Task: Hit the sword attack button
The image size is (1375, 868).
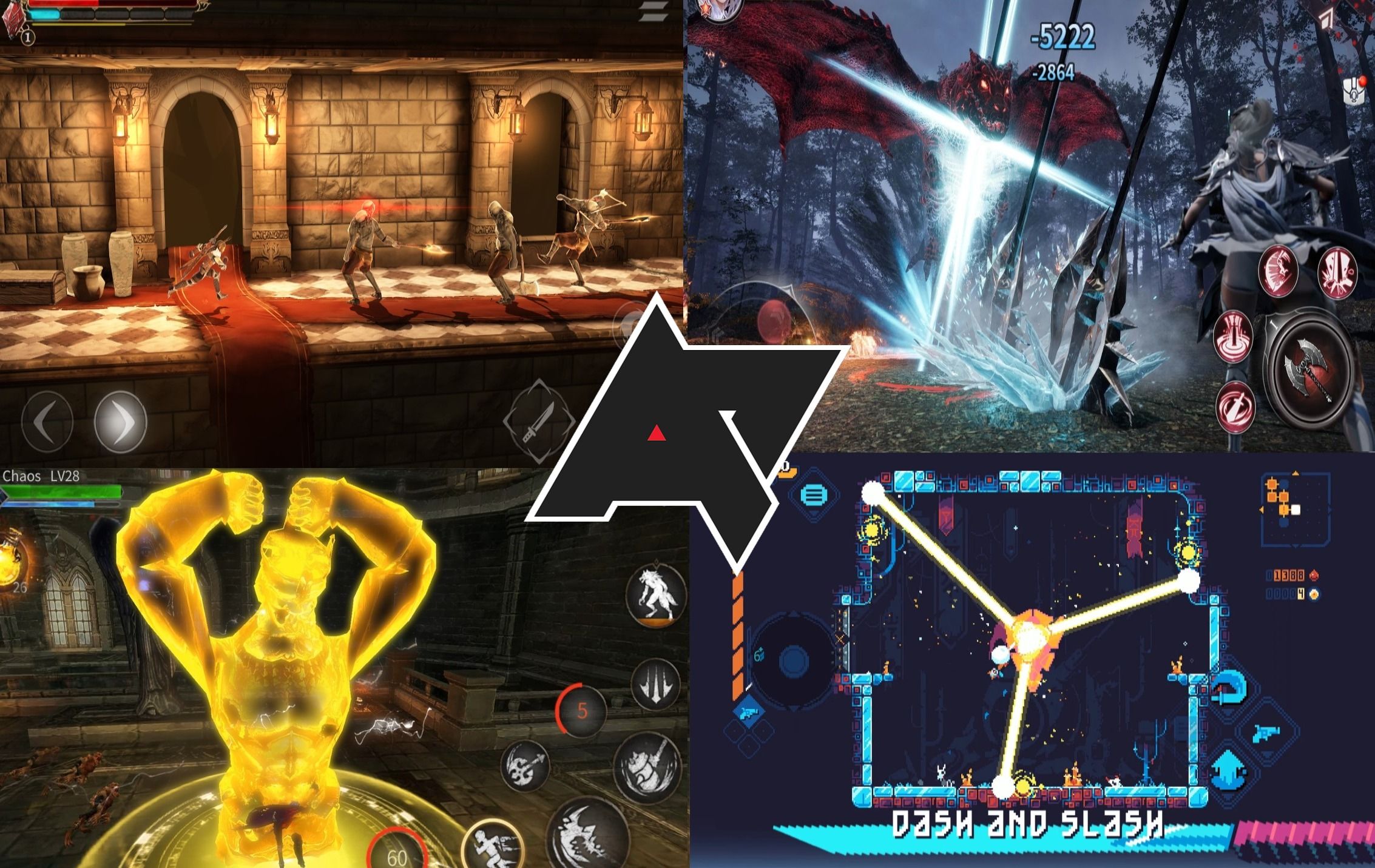Action: coord(538,419)
